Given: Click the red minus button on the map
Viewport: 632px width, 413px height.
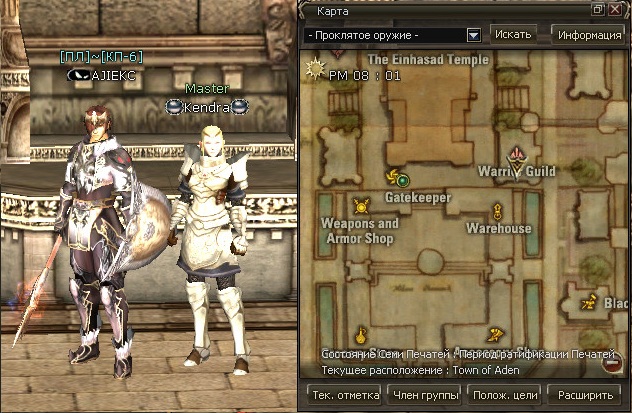Looking at the screenshot, I should point(612,365).
